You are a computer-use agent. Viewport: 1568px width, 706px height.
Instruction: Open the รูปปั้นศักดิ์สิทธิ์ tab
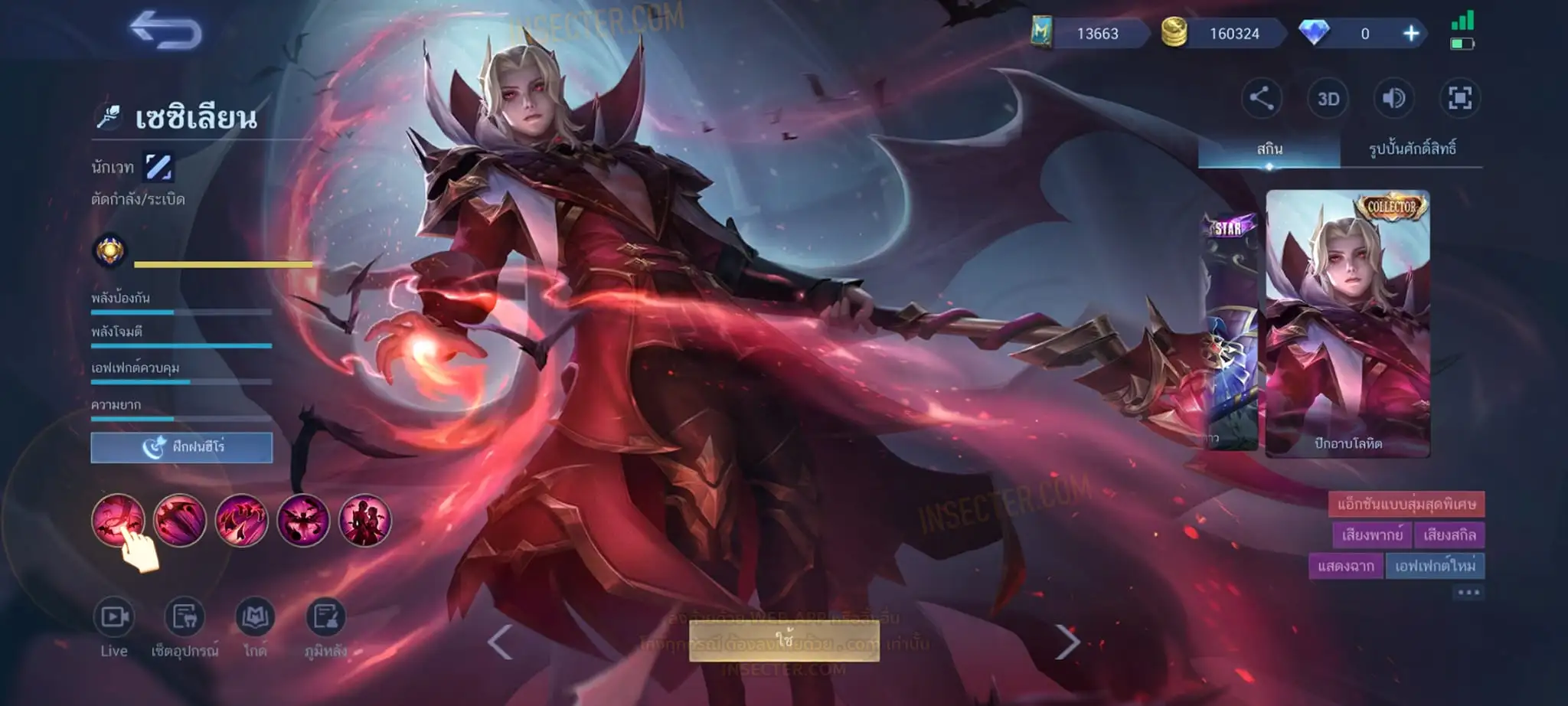(1412, 149)
